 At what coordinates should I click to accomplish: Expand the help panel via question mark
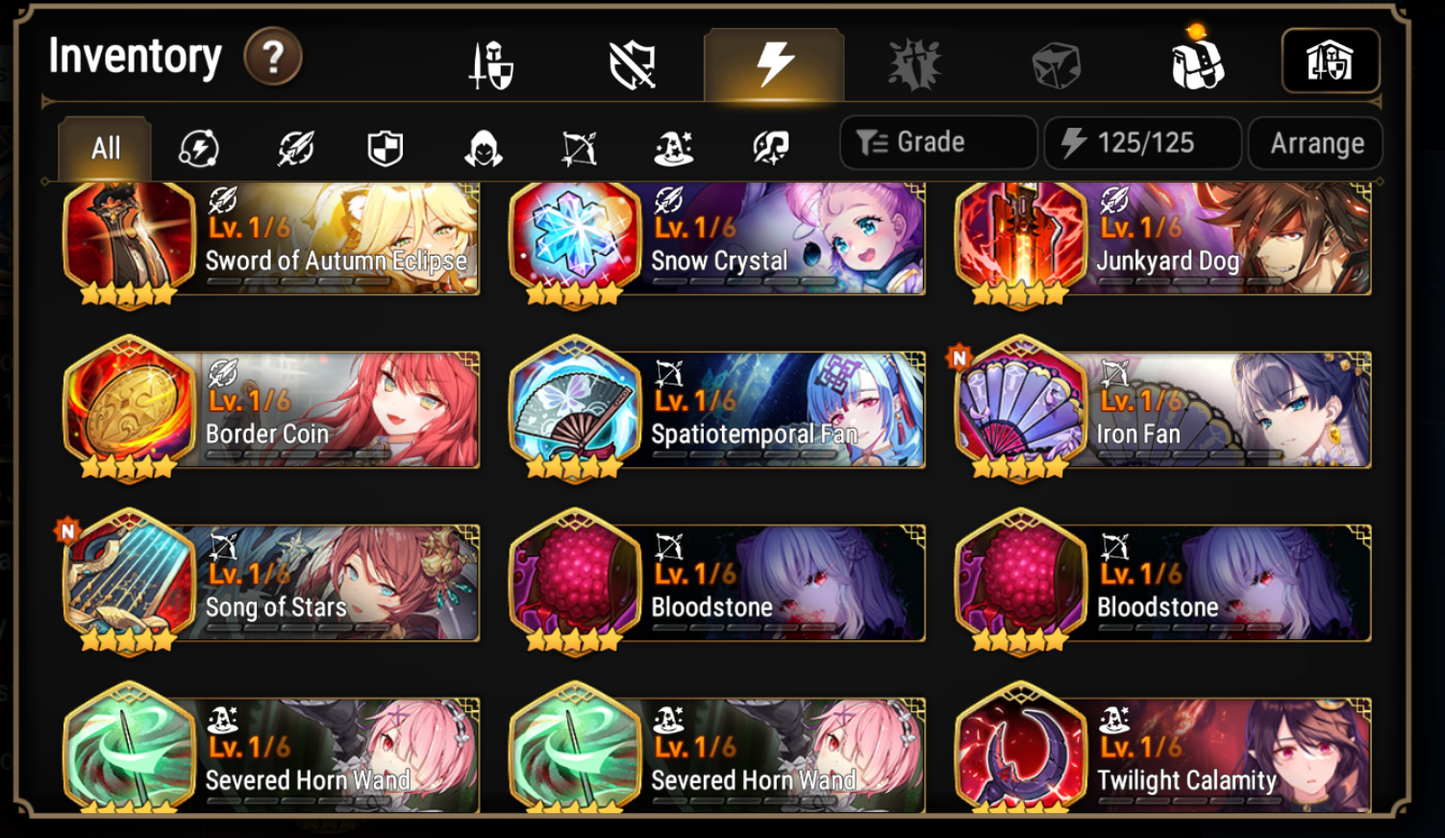tap(272, 57)
